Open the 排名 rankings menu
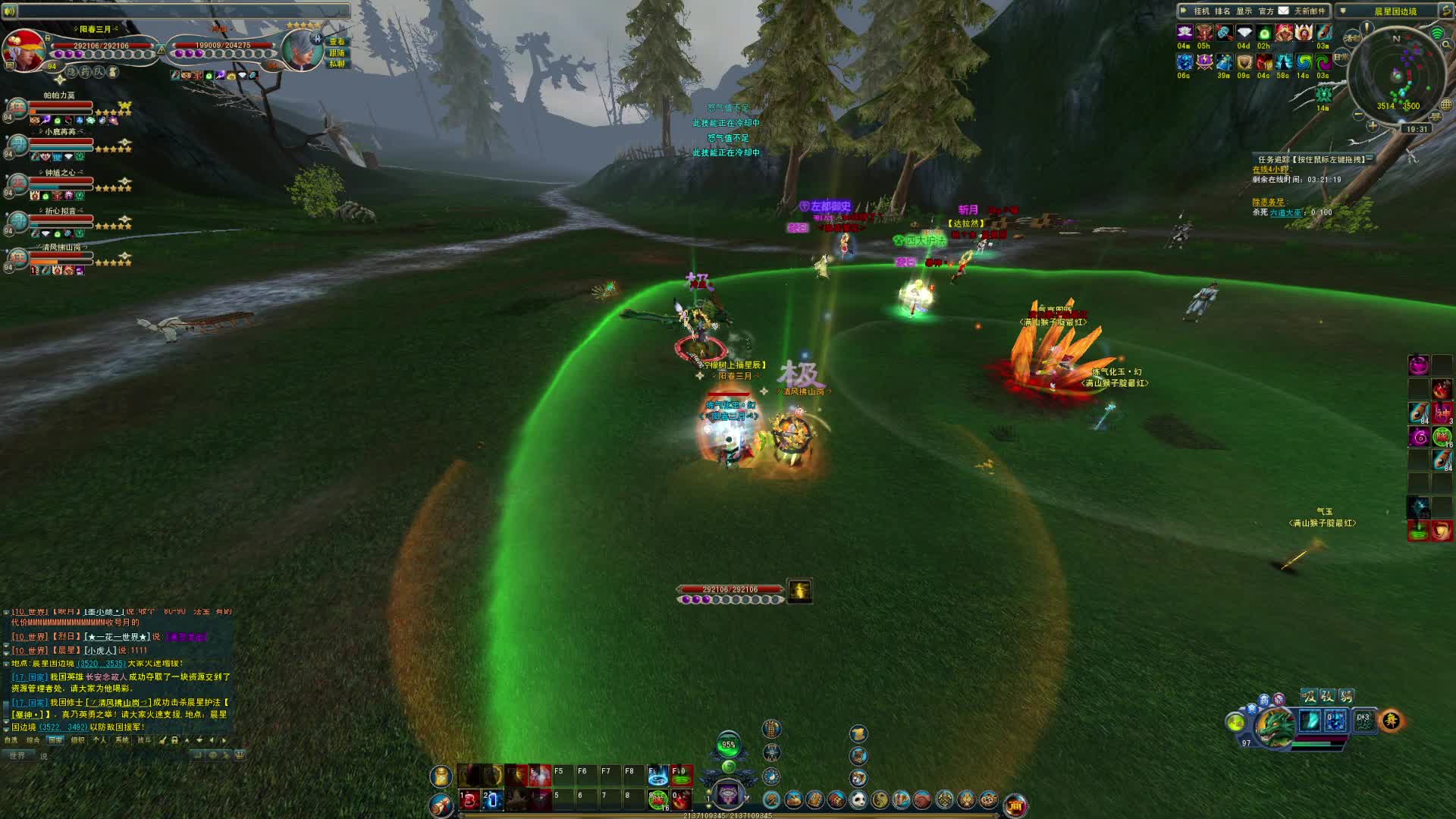 coord(1222,11)
